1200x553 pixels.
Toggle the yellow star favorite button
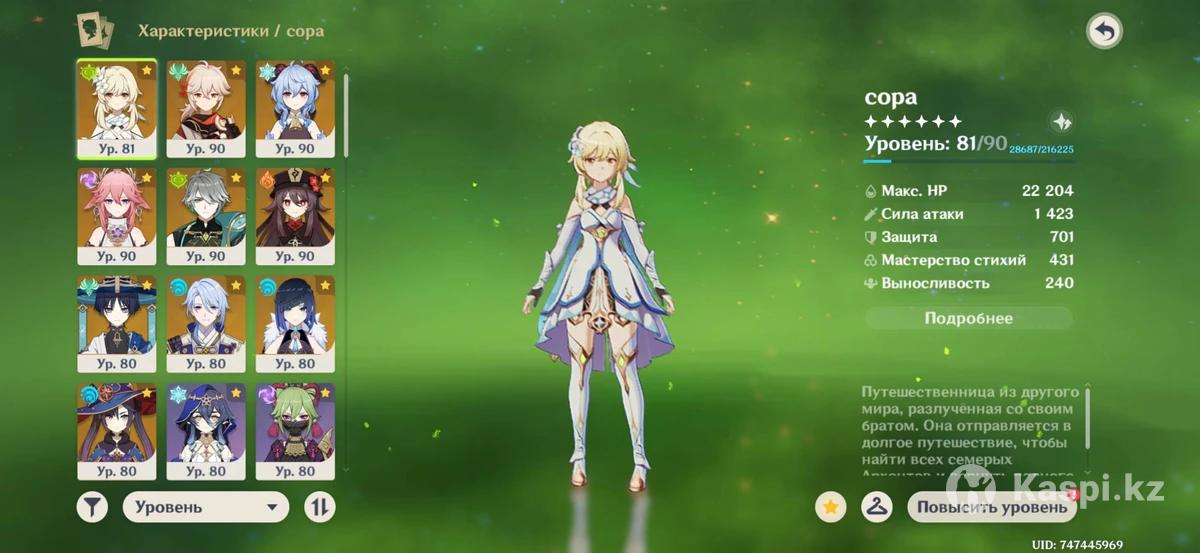(x=829, y=507)
